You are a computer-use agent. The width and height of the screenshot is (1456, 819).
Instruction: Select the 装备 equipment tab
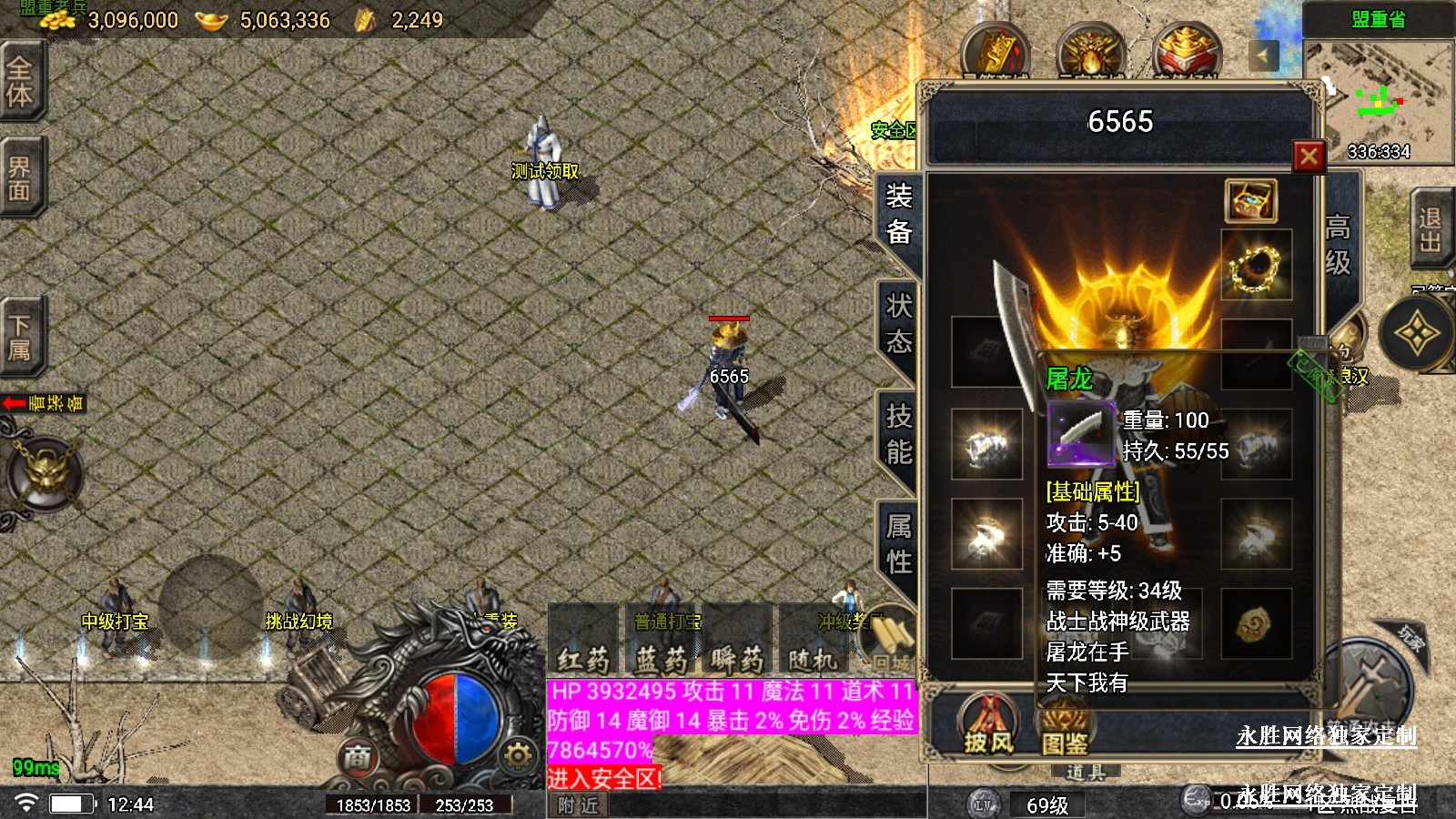click(898, 214)
